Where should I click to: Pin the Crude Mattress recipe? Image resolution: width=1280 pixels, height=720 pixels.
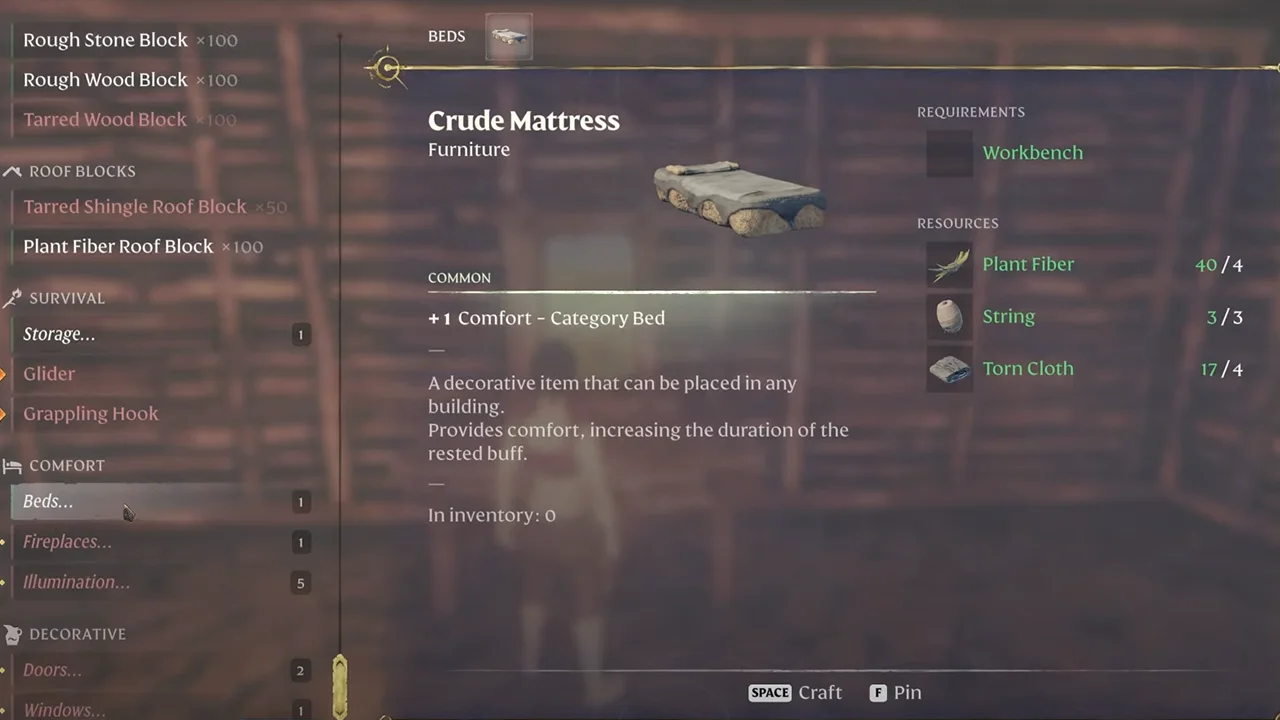895,692
